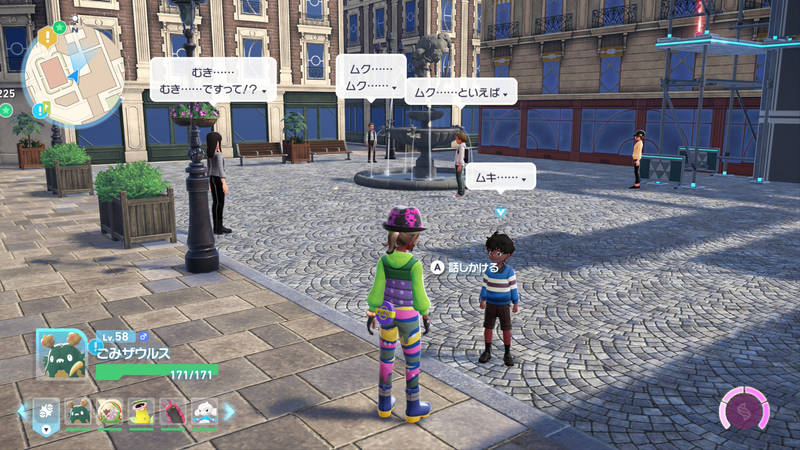Select the red and black Scolipede slot
The width and height of the screenshot is (800, 450).
tap(173, 411)
